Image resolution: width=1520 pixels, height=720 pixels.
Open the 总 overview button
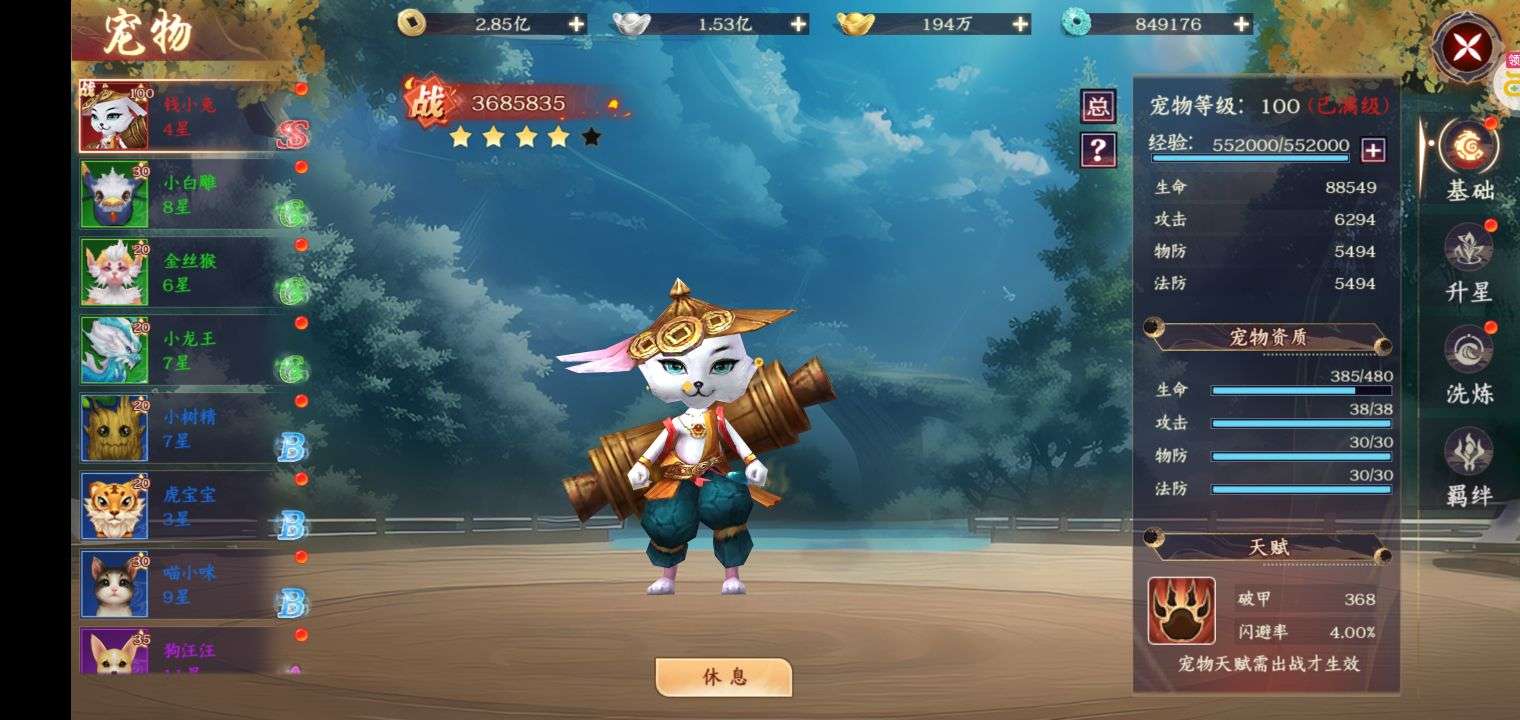1098,106
